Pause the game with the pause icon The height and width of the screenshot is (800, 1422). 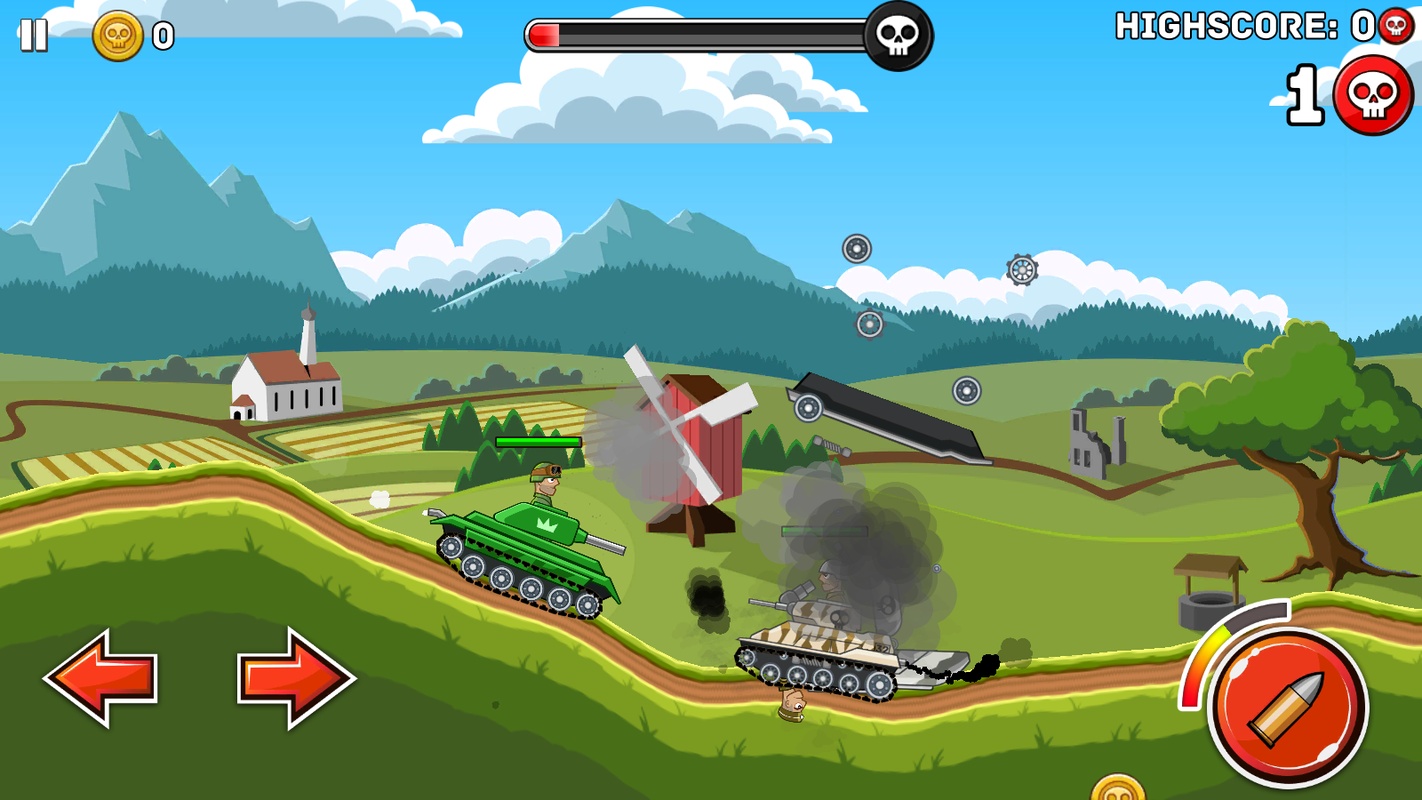pyautogui.click(x=33, y=37)
